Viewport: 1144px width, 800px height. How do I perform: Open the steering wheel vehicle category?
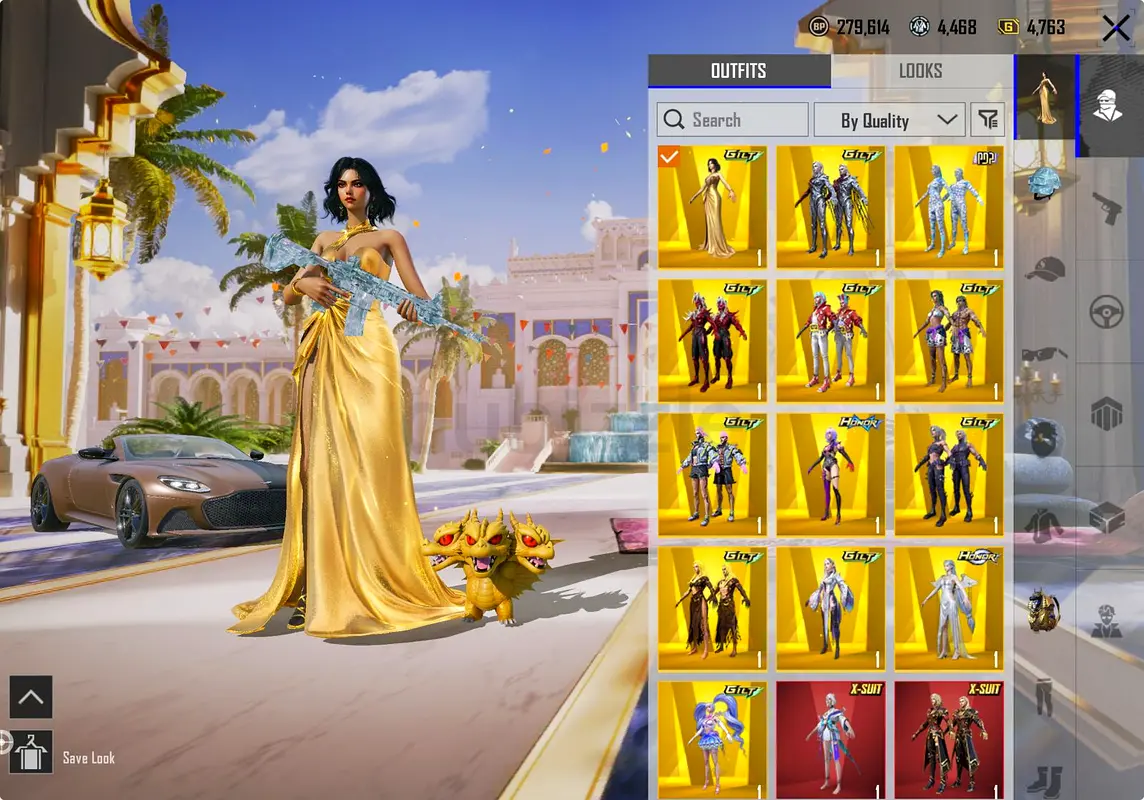(x=1107, y=313)
